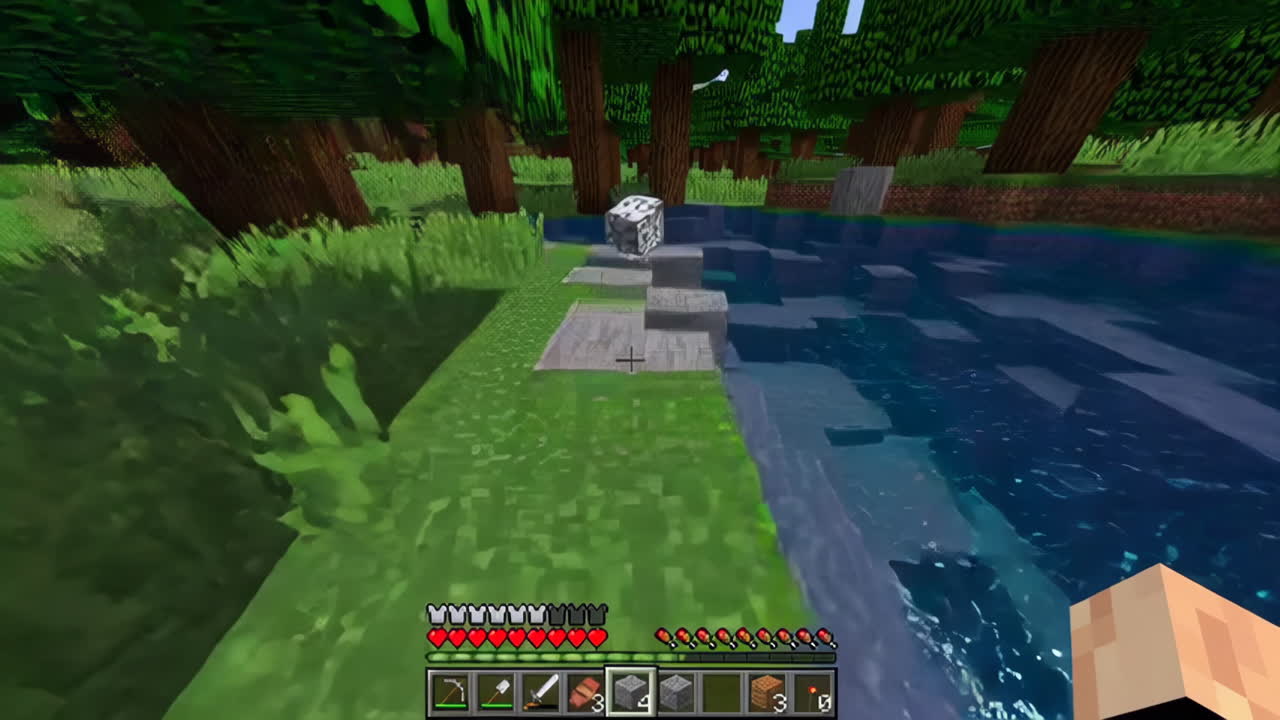
Task: Select the pickaxe in the first hotbar slot
Action: tap(450, 690)
